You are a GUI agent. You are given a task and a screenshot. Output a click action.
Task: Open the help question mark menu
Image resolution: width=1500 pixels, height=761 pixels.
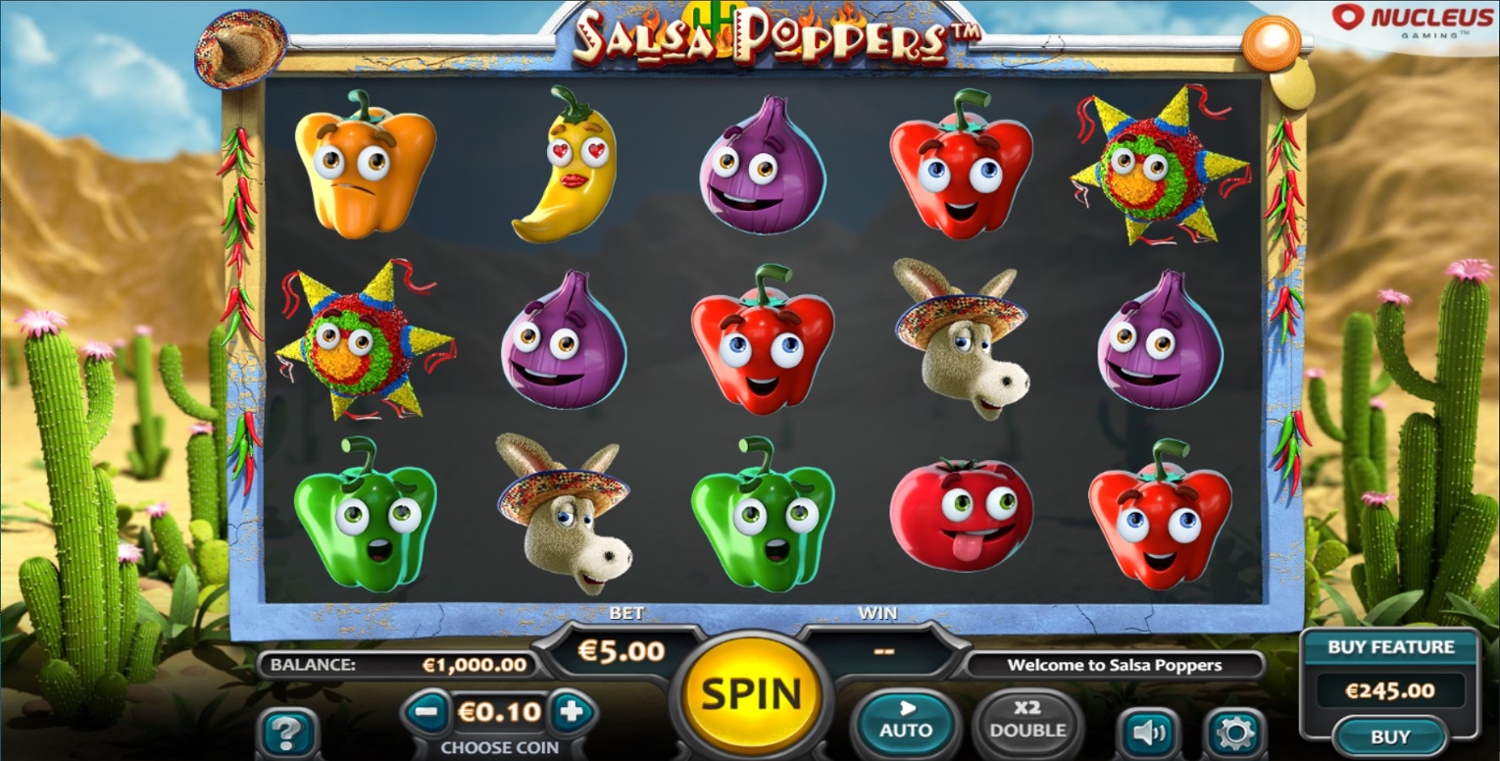pos(287,735)
